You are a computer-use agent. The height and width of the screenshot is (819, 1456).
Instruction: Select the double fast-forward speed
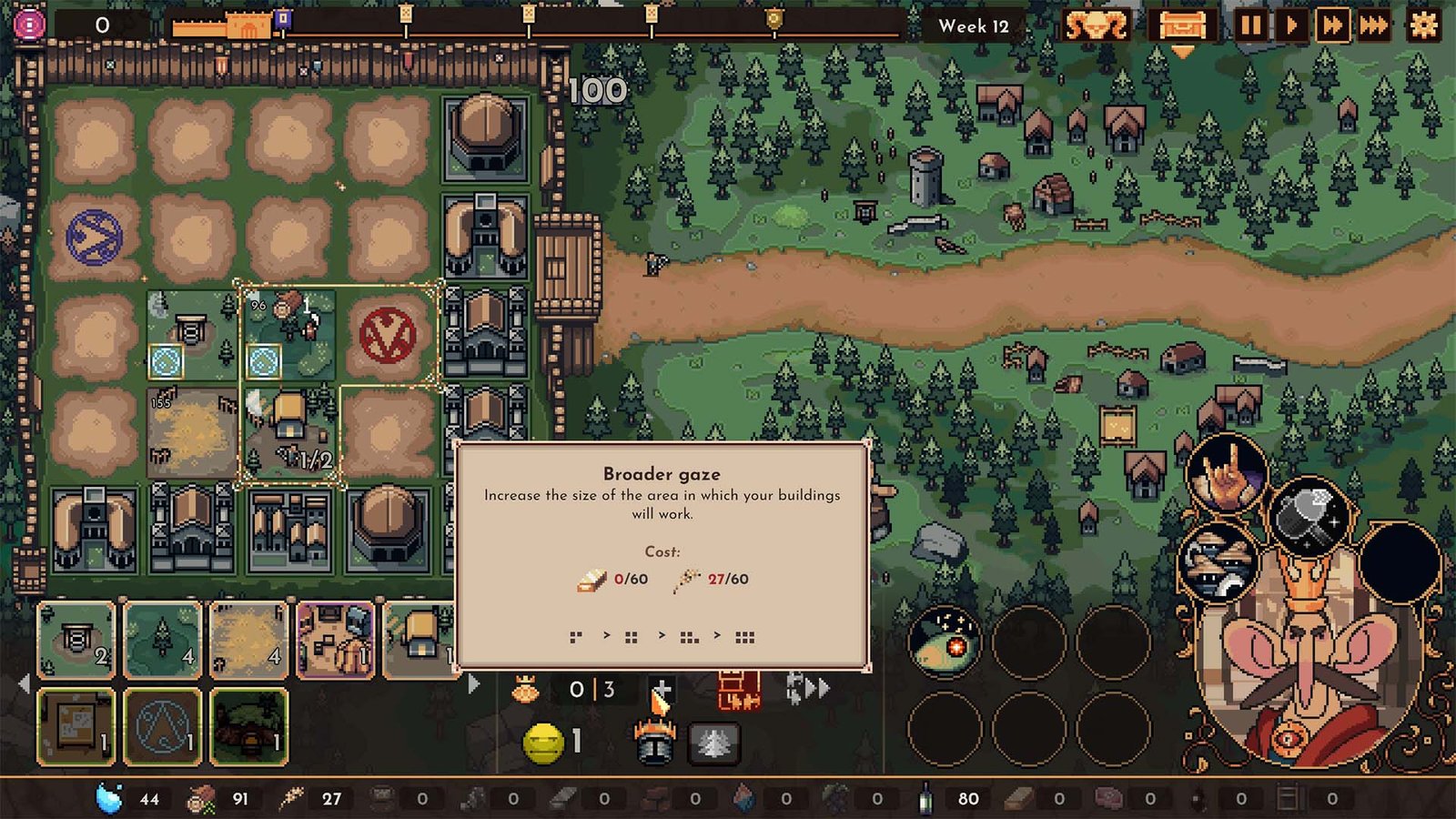tap(1332, 25)
